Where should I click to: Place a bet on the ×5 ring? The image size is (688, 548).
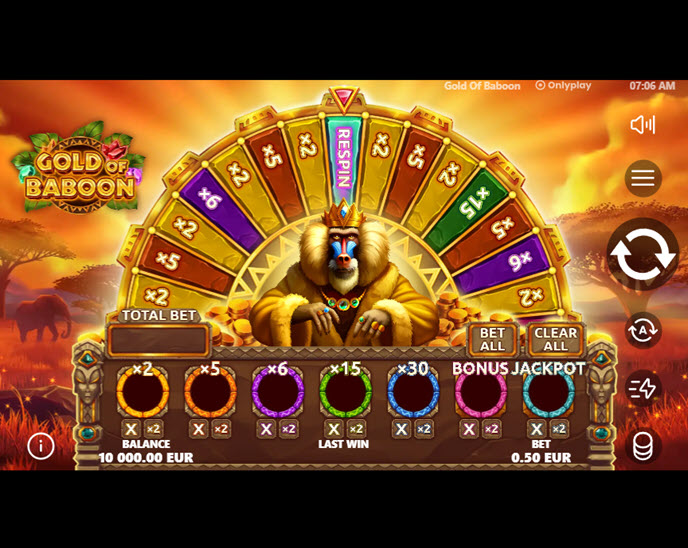pos(210,392)
